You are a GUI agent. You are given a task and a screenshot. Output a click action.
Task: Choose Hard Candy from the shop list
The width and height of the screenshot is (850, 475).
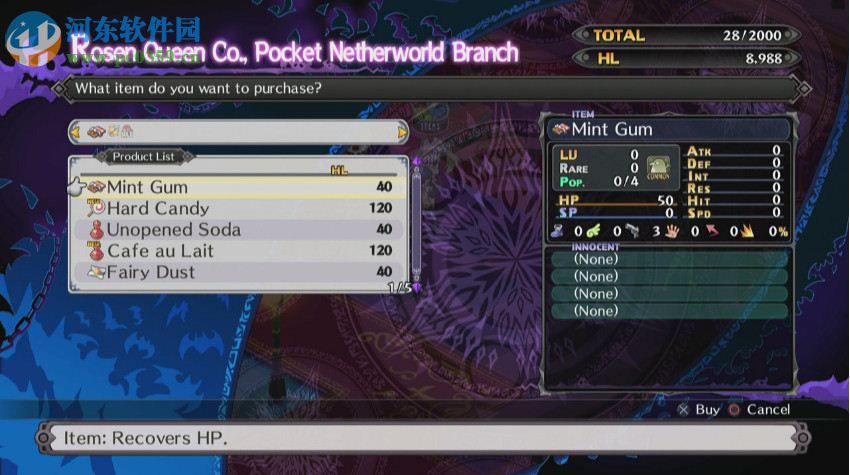click(158, 208)
